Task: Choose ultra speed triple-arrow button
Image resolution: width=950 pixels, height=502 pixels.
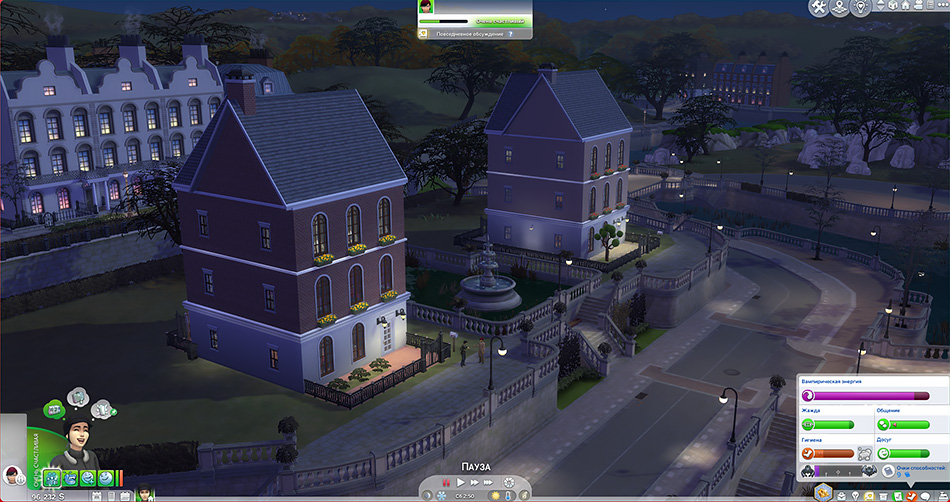Action: pos(489,484)
